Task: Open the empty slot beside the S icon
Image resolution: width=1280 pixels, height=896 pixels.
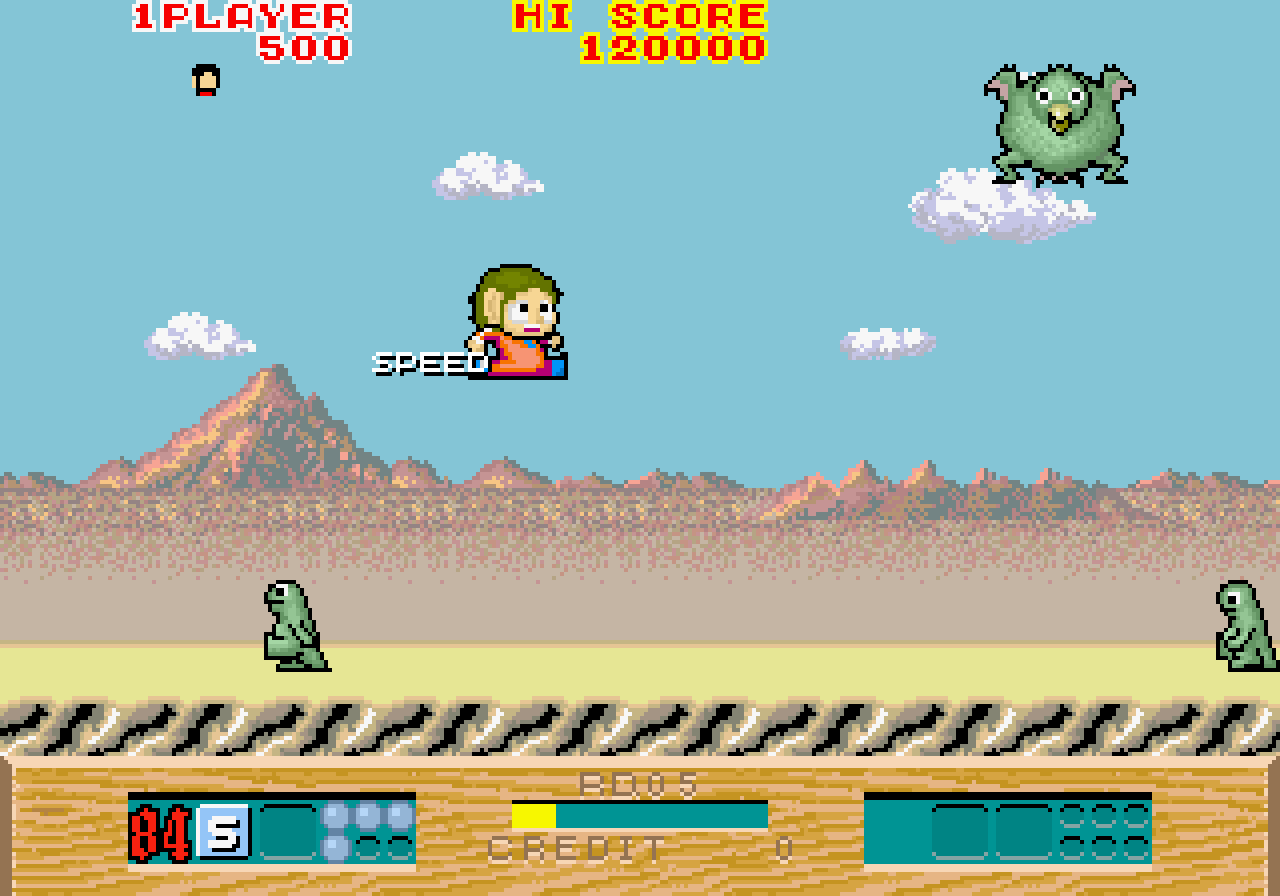Action: 287,830
